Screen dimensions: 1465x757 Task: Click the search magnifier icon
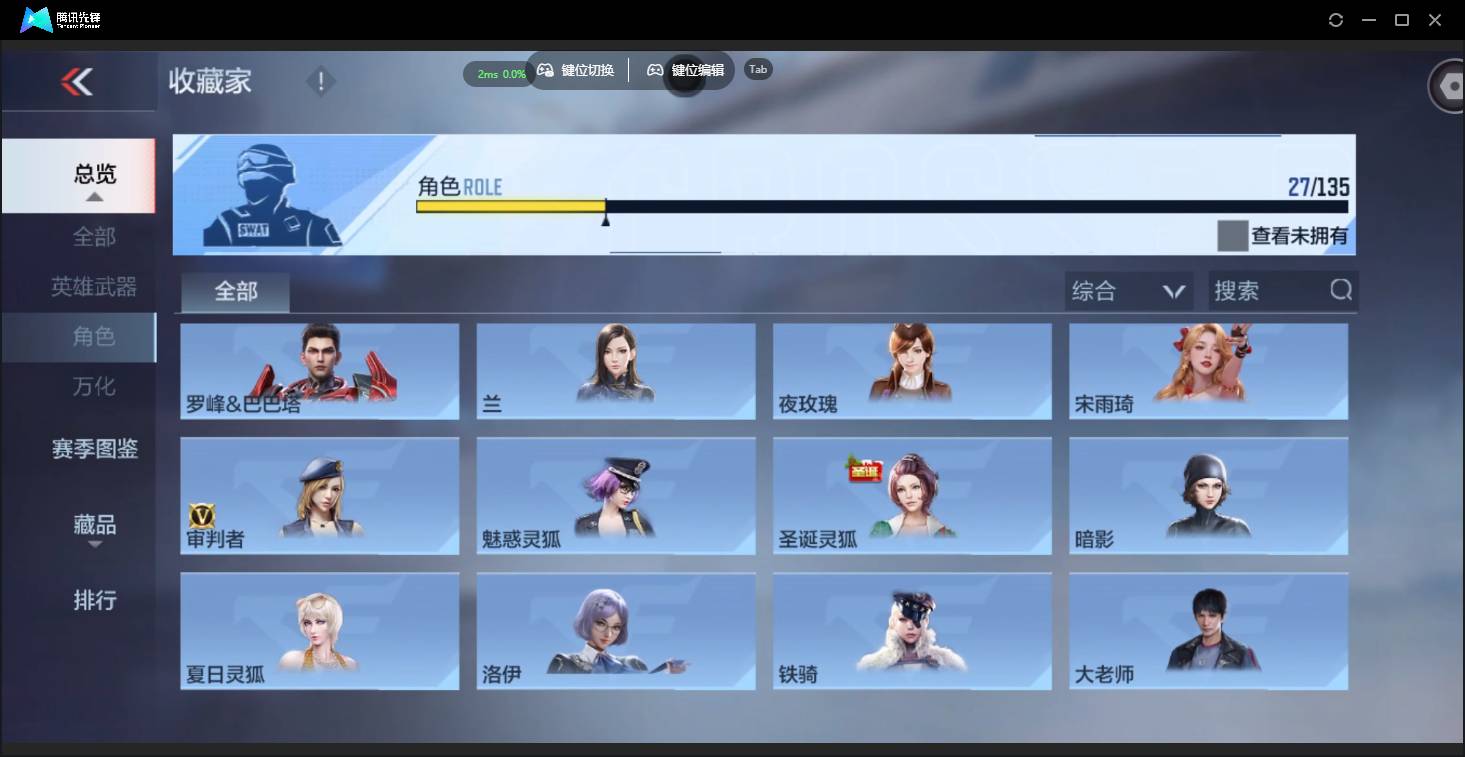pyautogui.click(x=1340, y=290)
